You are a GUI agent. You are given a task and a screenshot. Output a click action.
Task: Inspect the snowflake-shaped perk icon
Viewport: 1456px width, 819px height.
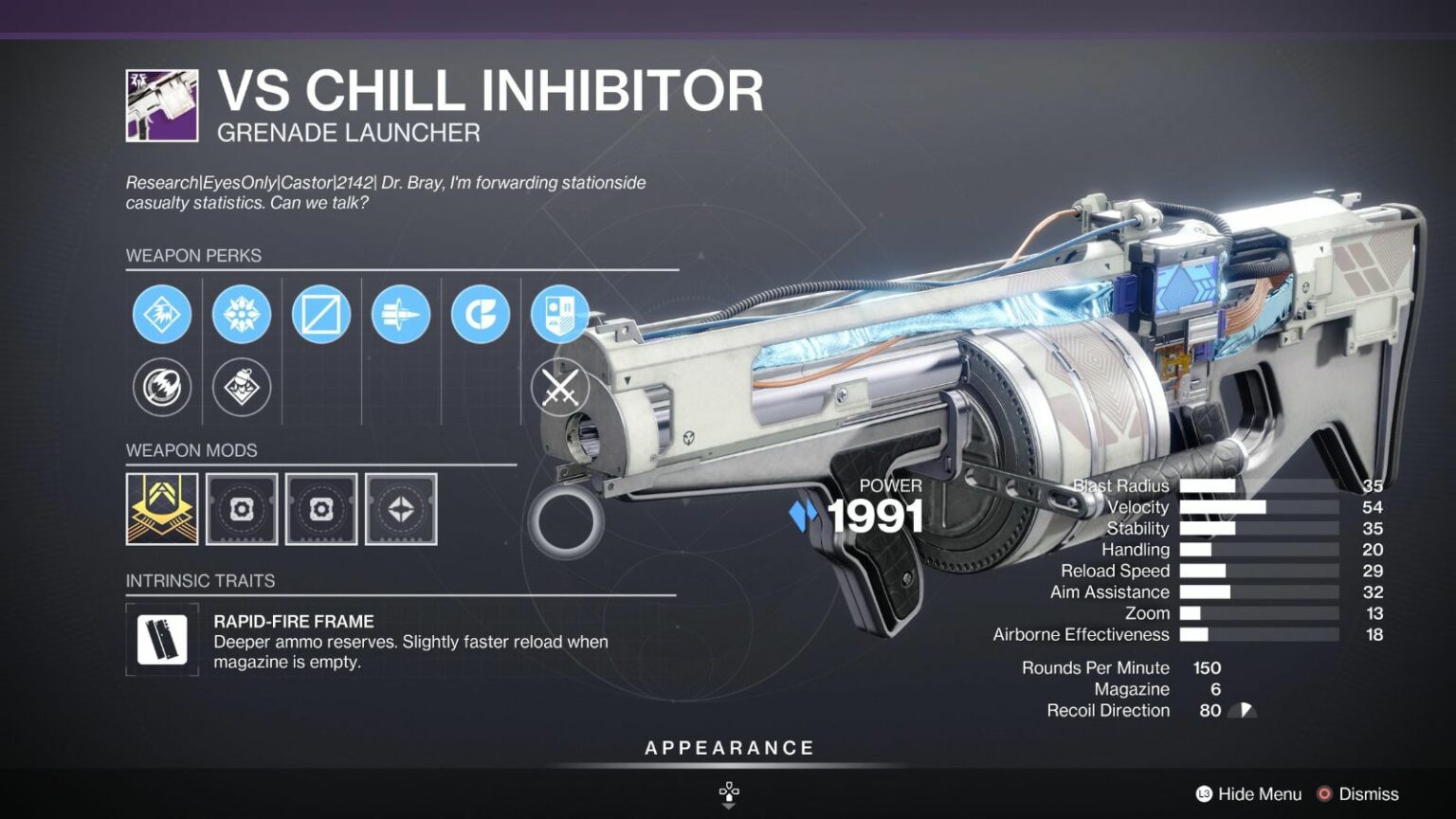pos(241,313)
